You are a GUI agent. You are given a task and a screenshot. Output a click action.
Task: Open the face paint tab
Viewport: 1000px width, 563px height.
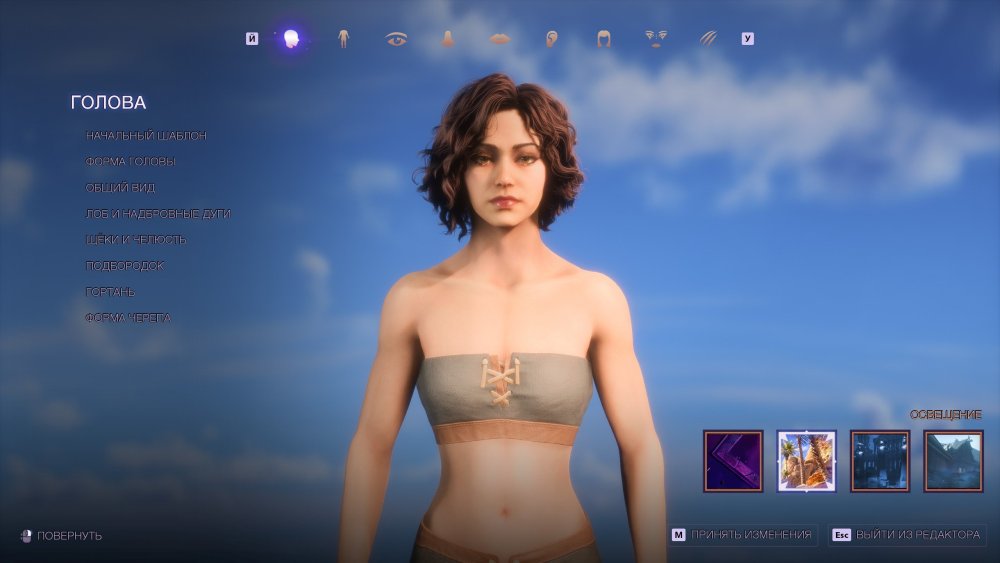656,39
